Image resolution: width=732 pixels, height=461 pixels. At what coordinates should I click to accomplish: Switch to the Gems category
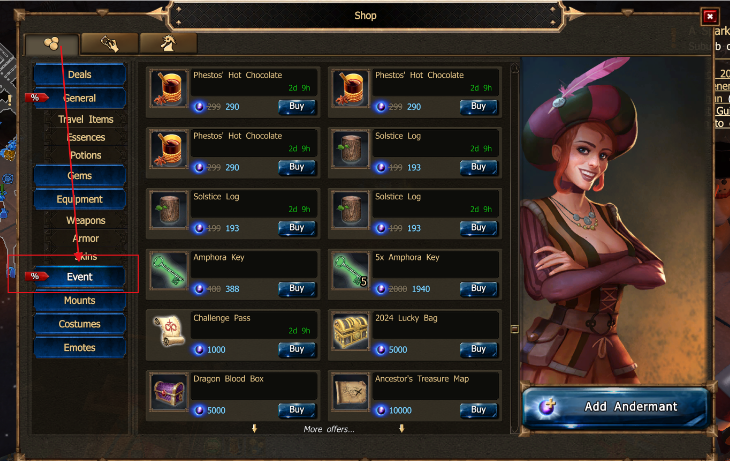[x=79, y=176]
